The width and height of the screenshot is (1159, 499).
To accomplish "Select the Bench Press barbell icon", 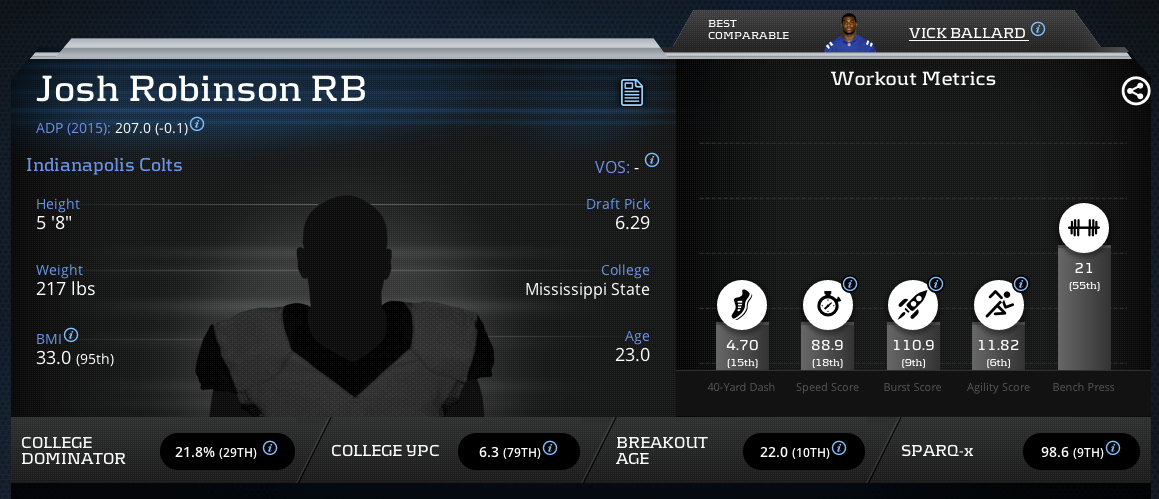I will pyautogui.click(x=1084, y=228).
